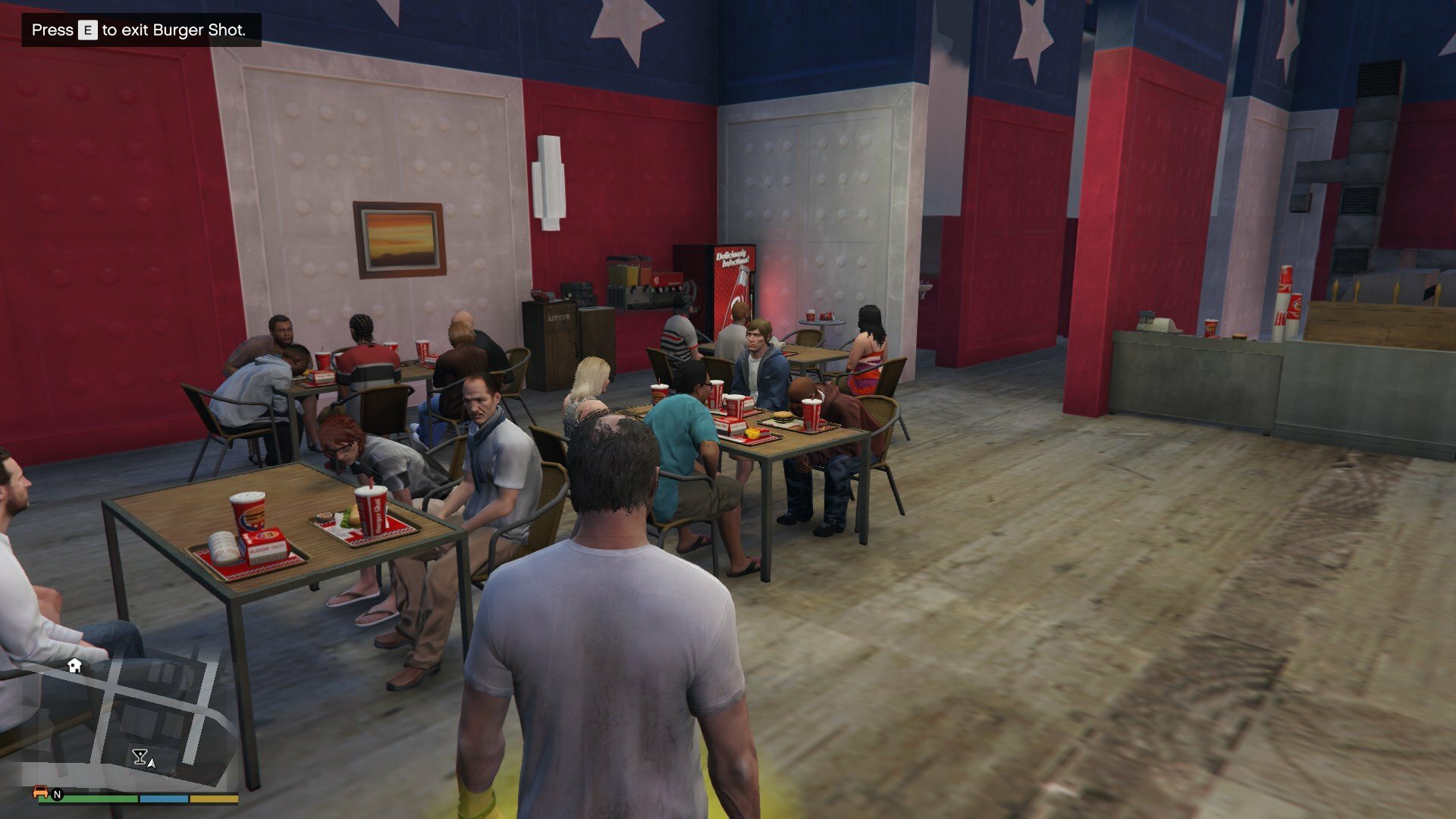Click the north compass marker on the minimap
1456x819 pixels.
[x=57, y=795]
